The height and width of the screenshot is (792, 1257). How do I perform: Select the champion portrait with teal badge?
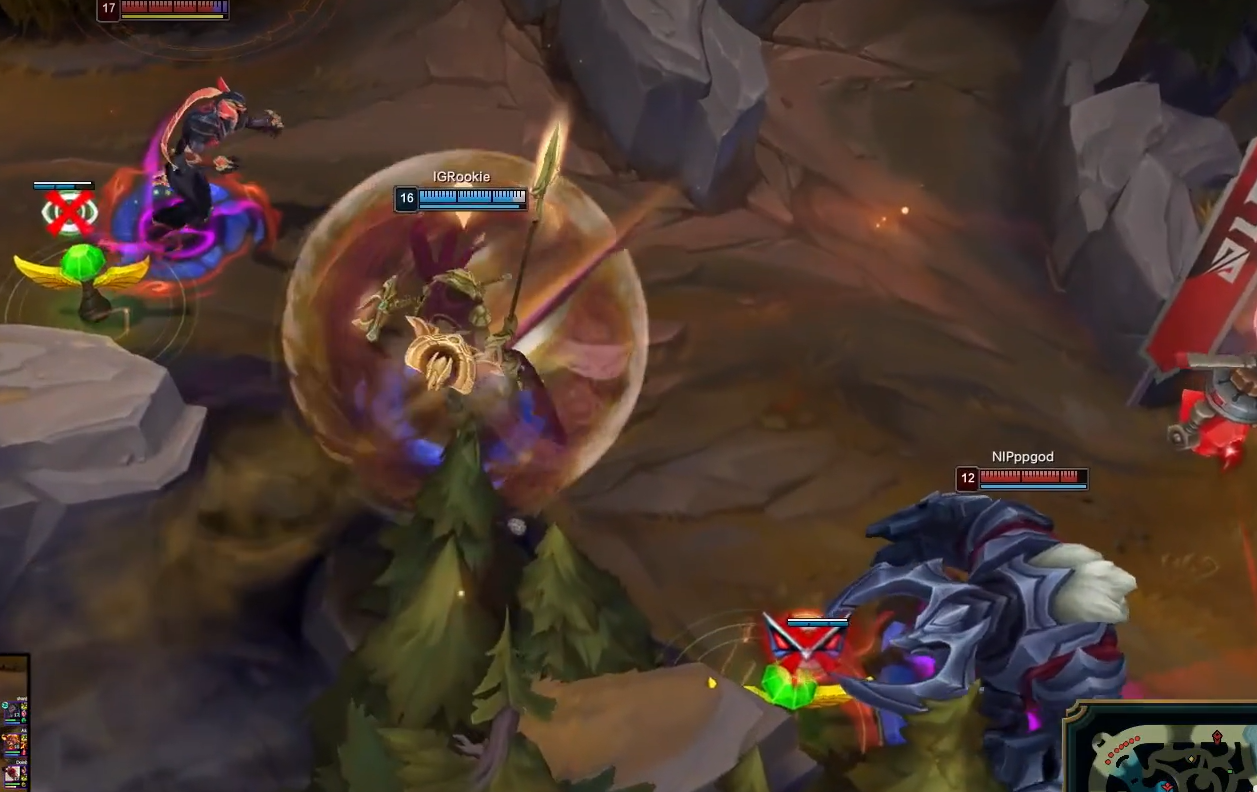tap(12, 711)
